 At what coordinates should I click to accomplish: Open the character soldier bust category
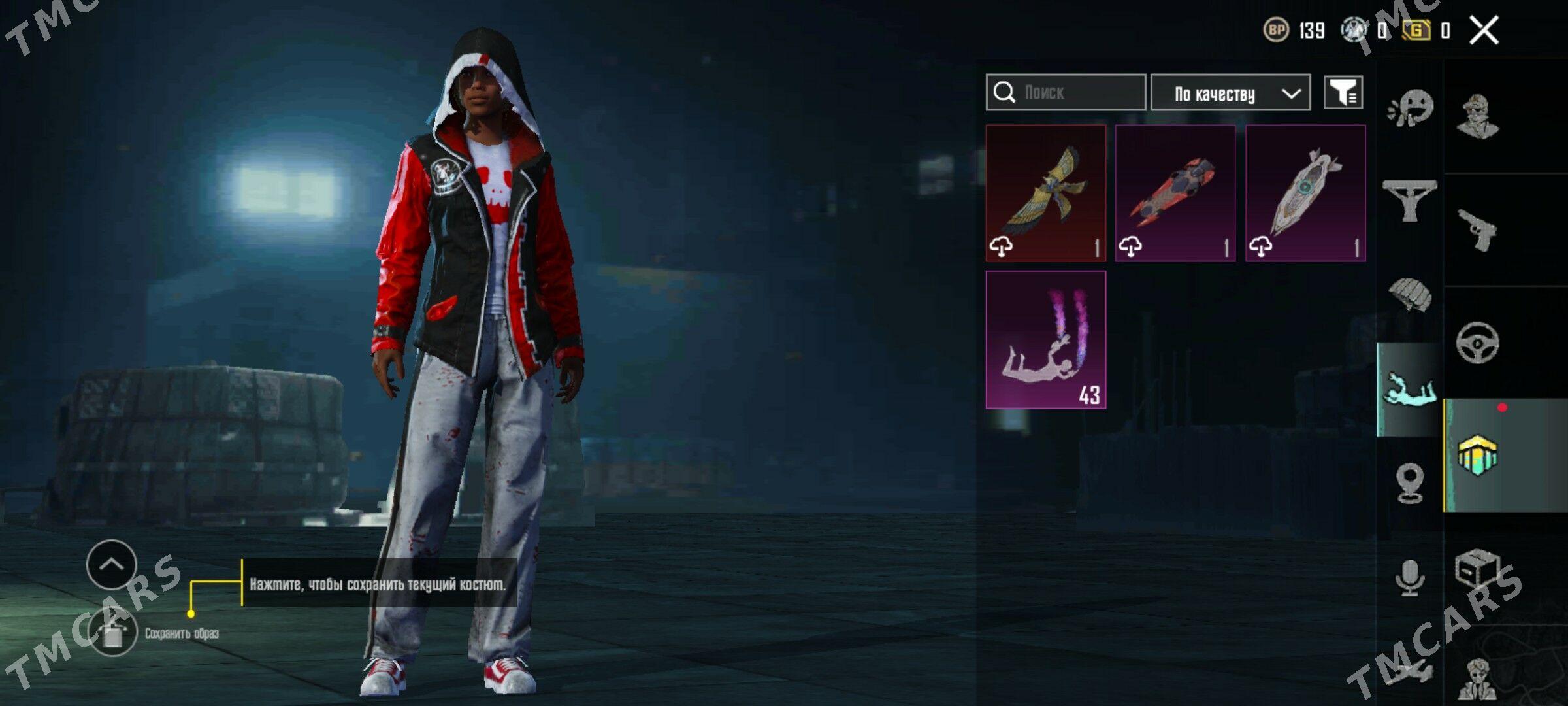(1478, 118)
